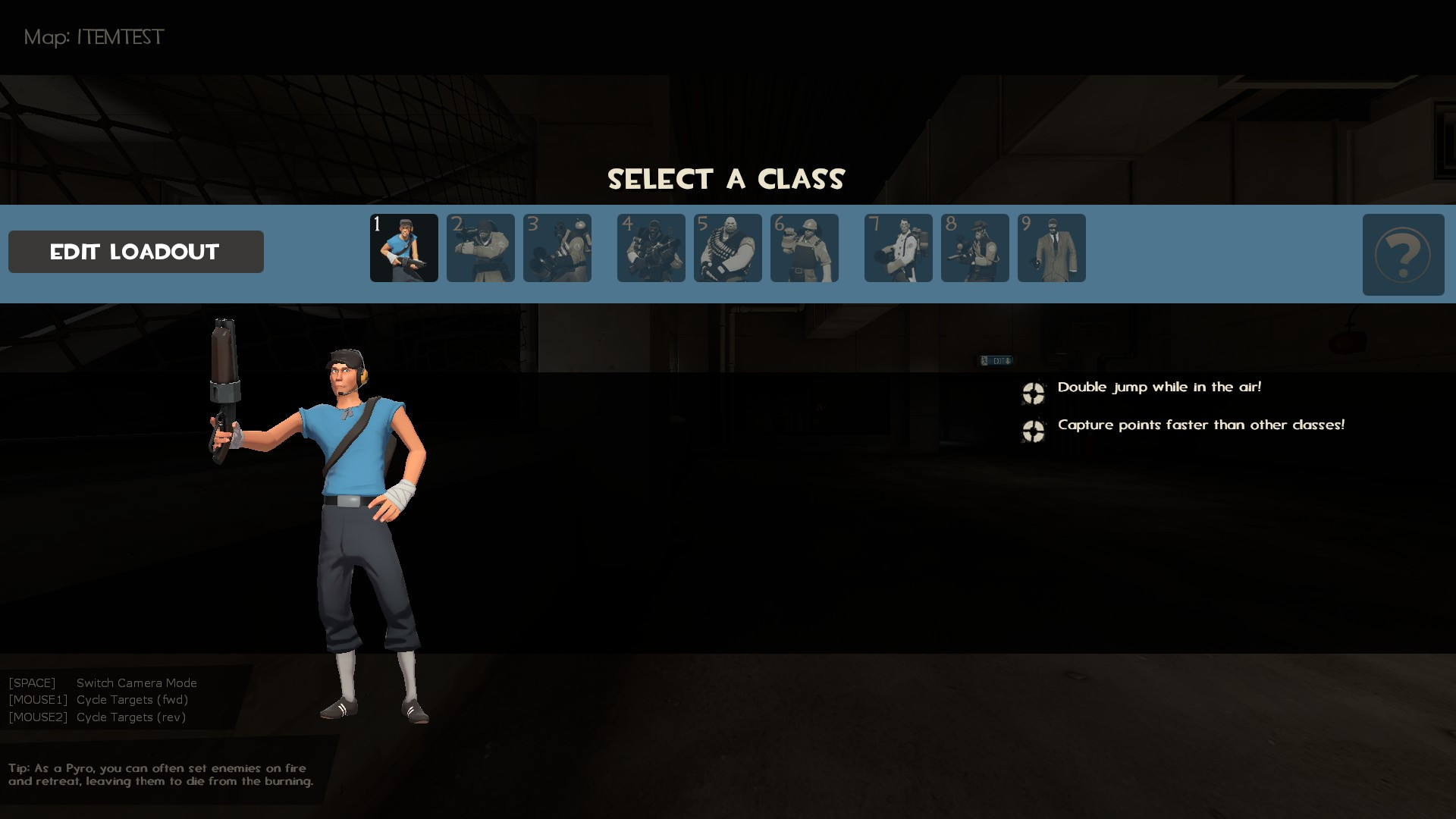This screenshot has height=819, width=1456.
Task: Select the Spy class portrait
Action: point(1051,248)
